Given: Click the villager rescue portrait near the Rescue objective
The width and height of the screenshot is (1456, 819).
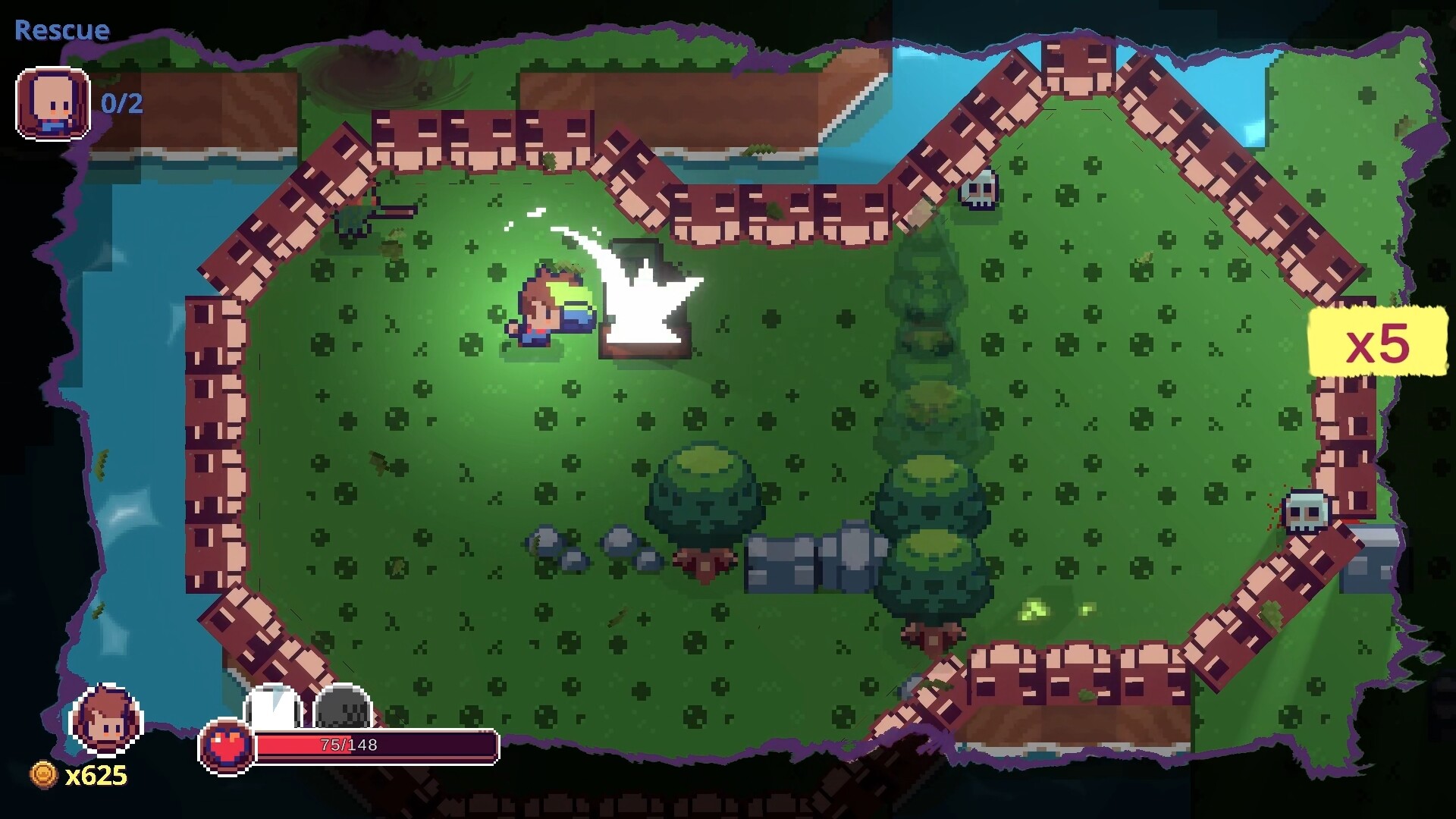Looking at the screenshot, I should [x=52, y=104].
